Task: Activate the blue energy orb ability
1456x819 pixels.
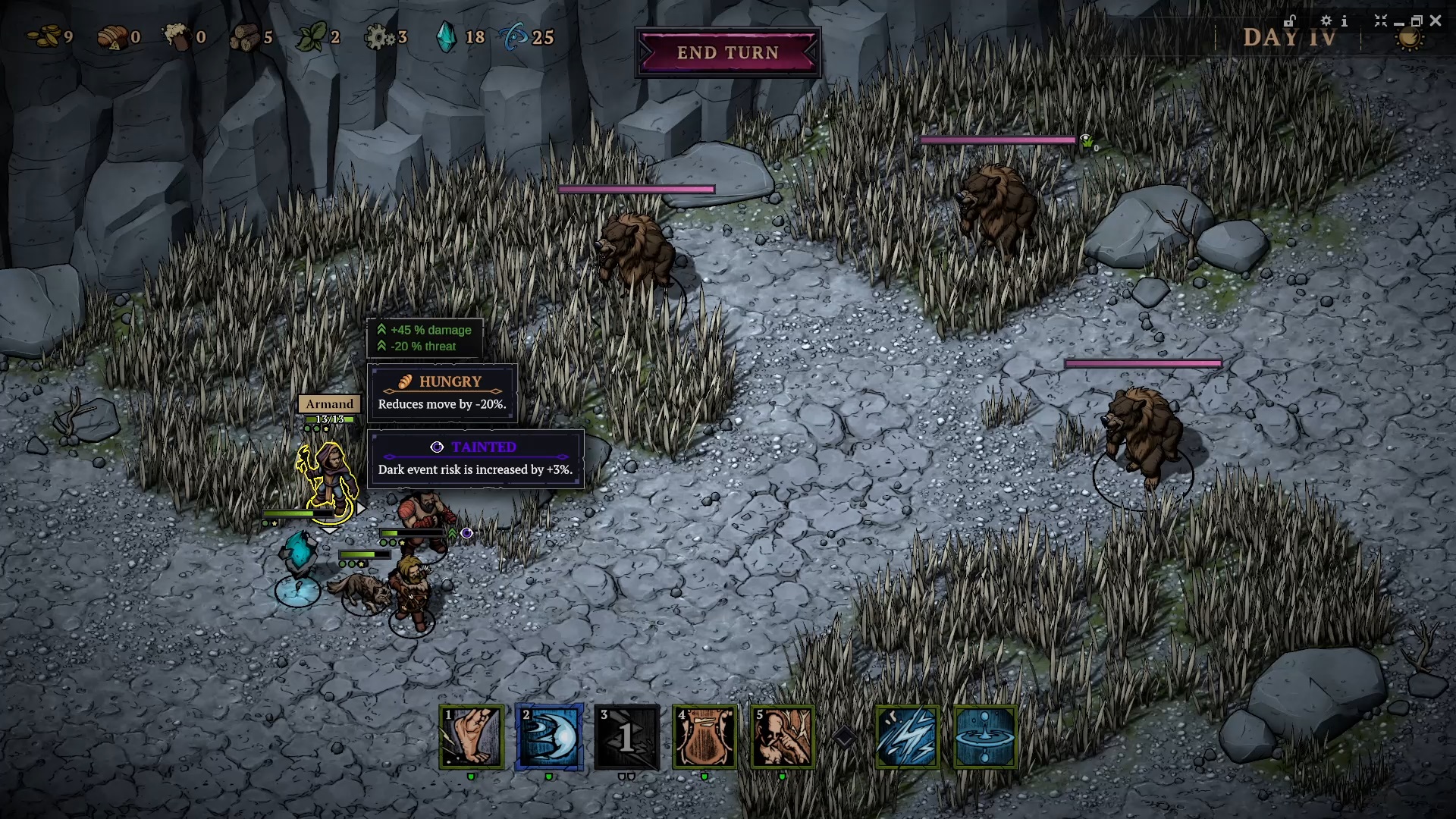Action: click(550, 737)
